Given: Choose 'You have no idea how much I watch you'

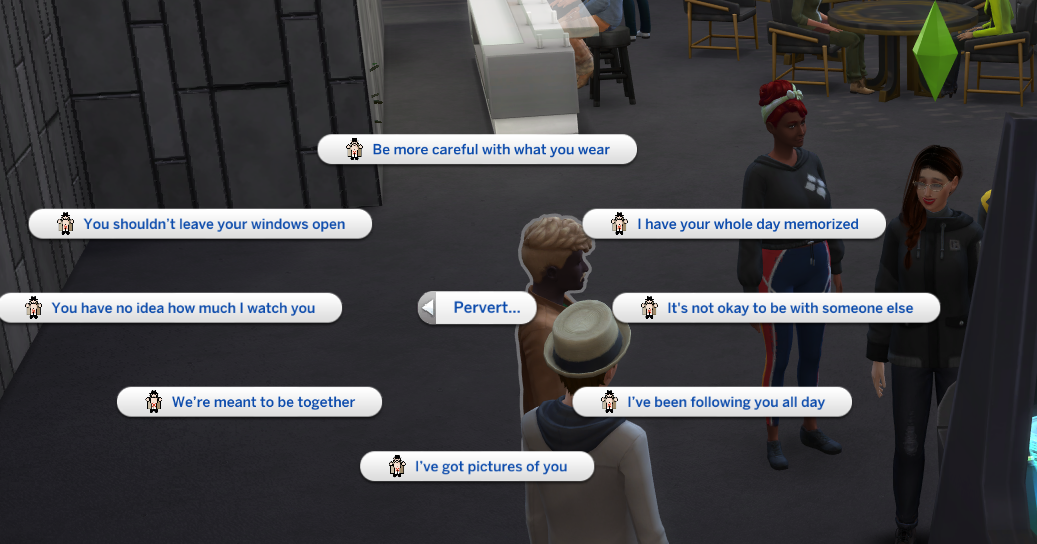Looking at the screenshot, I should 171,308.
